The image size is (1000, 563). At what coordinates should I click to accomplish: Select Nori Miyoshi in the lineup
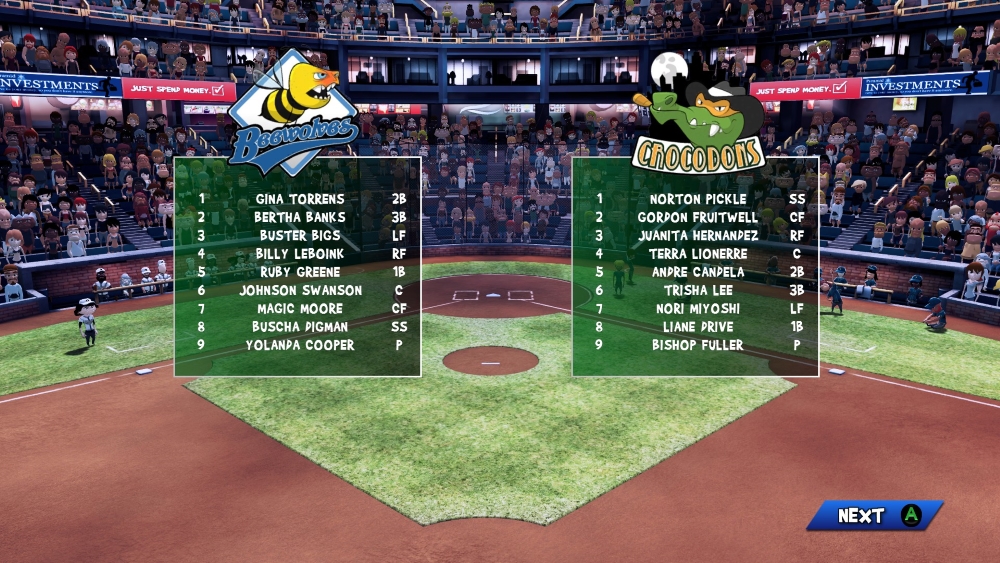click(698, 309)
